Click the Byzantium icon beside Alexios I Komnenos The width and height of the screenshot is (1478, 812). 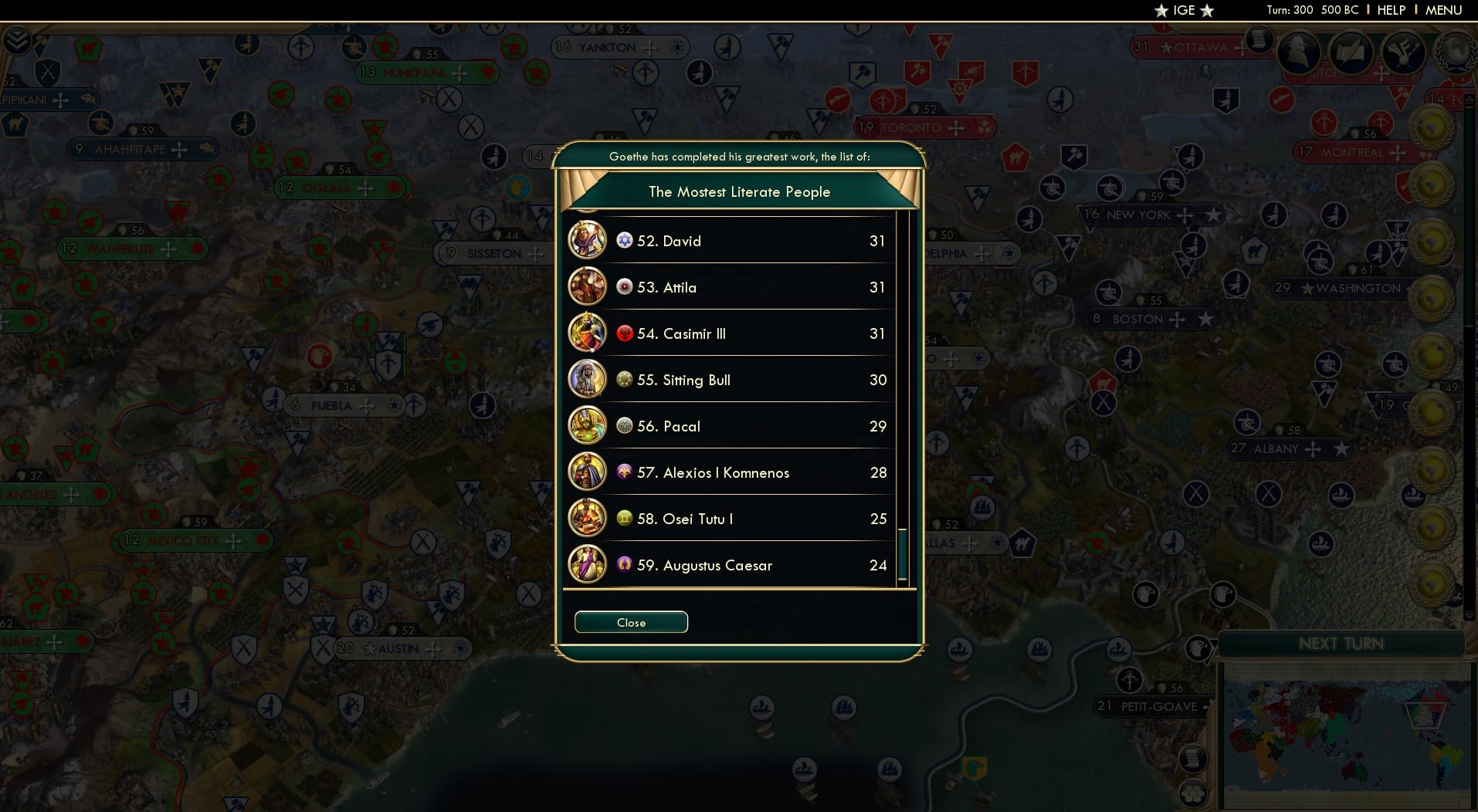pos(624,472)
